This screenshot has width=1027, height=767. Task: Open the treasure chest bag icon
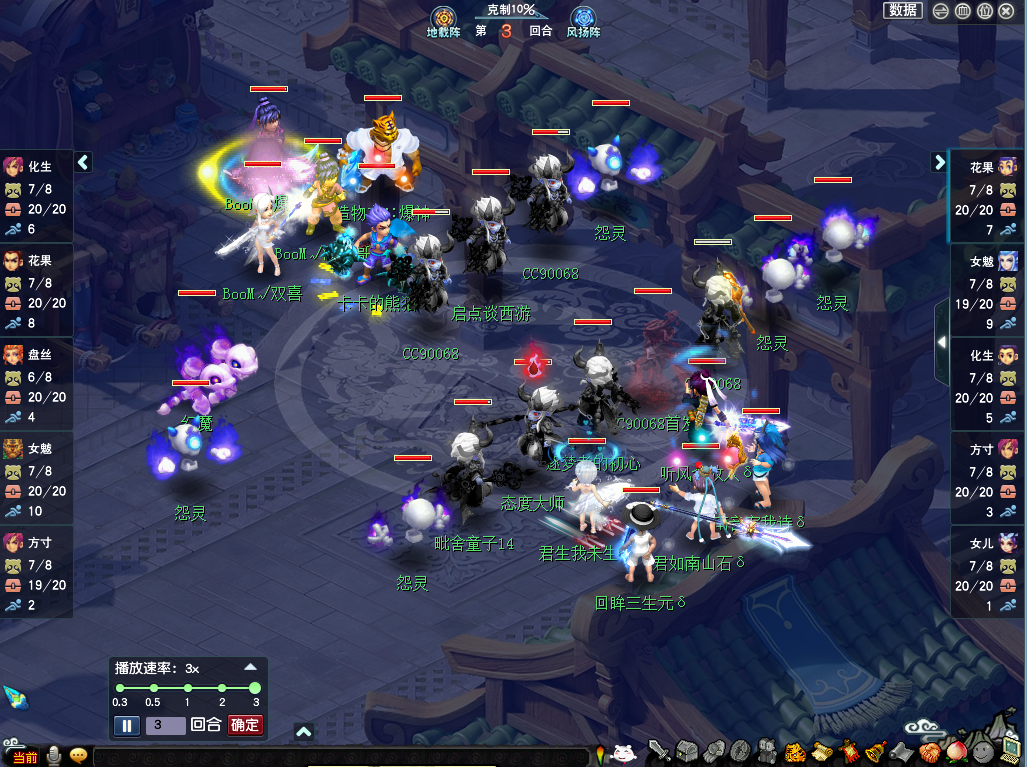point(686,752)
